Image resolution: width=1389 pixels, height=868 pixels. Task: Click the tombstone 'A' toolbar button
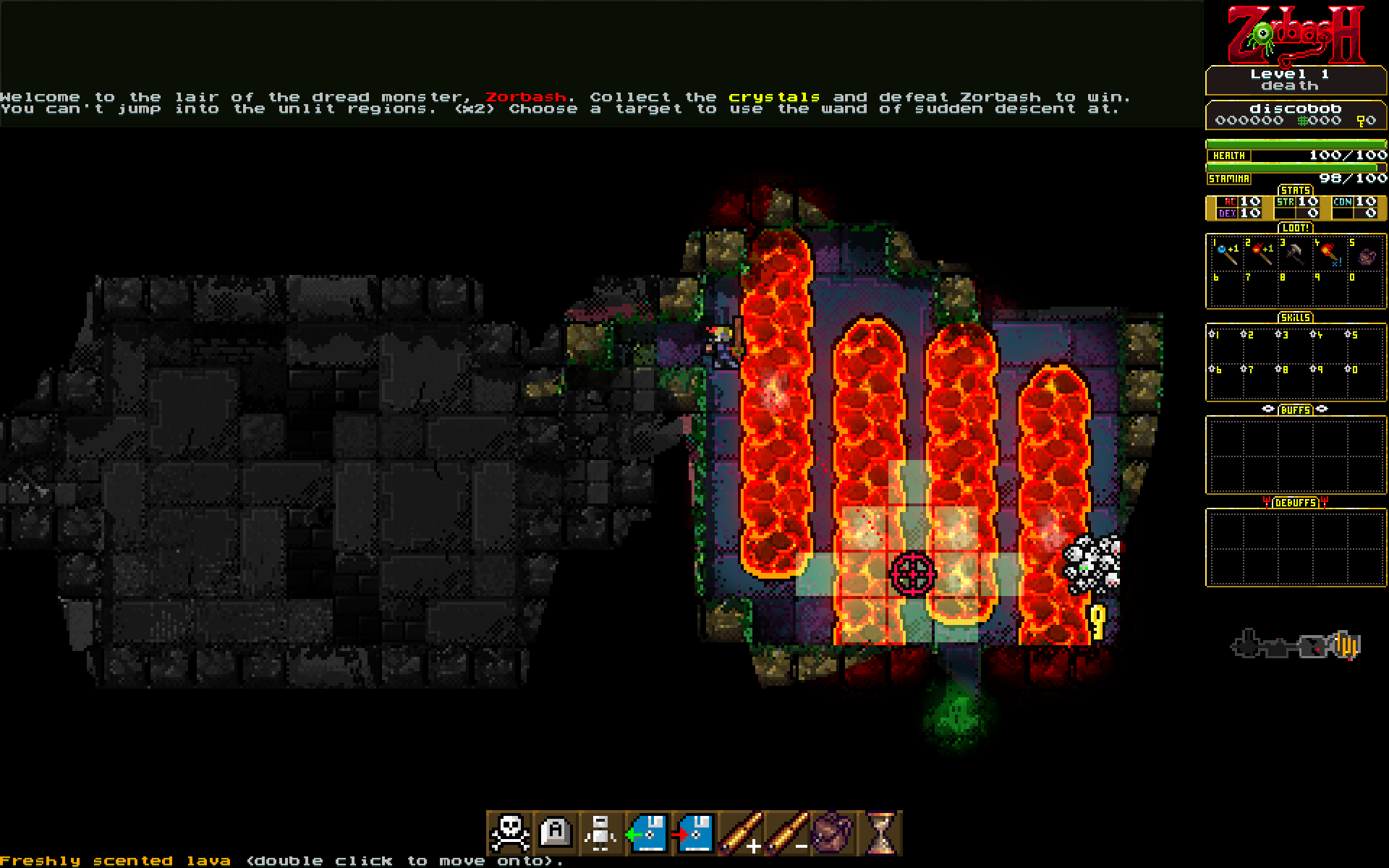pyautogui.click(x=556, y=833)
